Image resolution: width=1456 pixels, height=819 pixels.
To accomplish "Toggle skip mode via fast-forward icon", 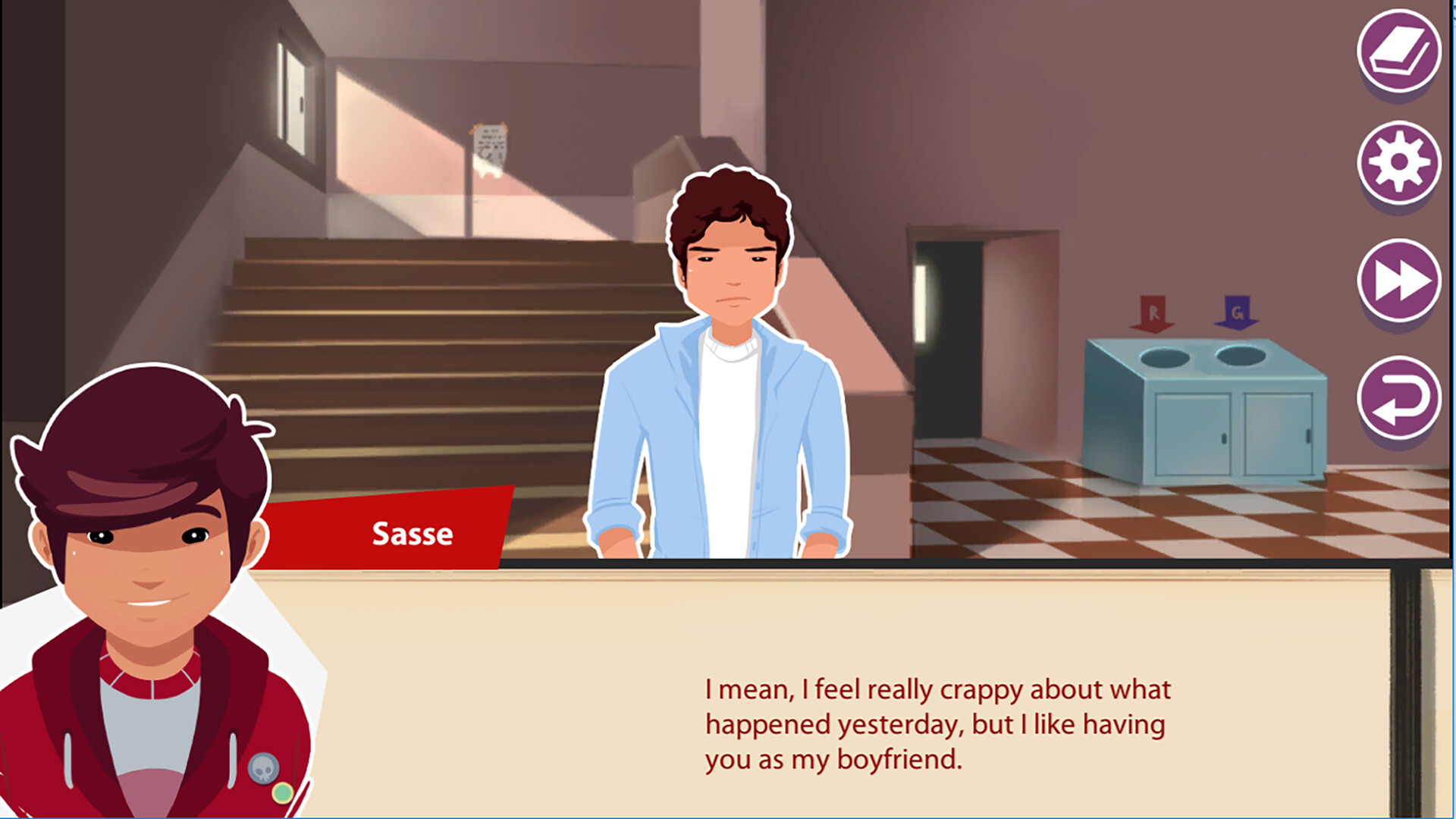I will click(x=1399, y=281).
